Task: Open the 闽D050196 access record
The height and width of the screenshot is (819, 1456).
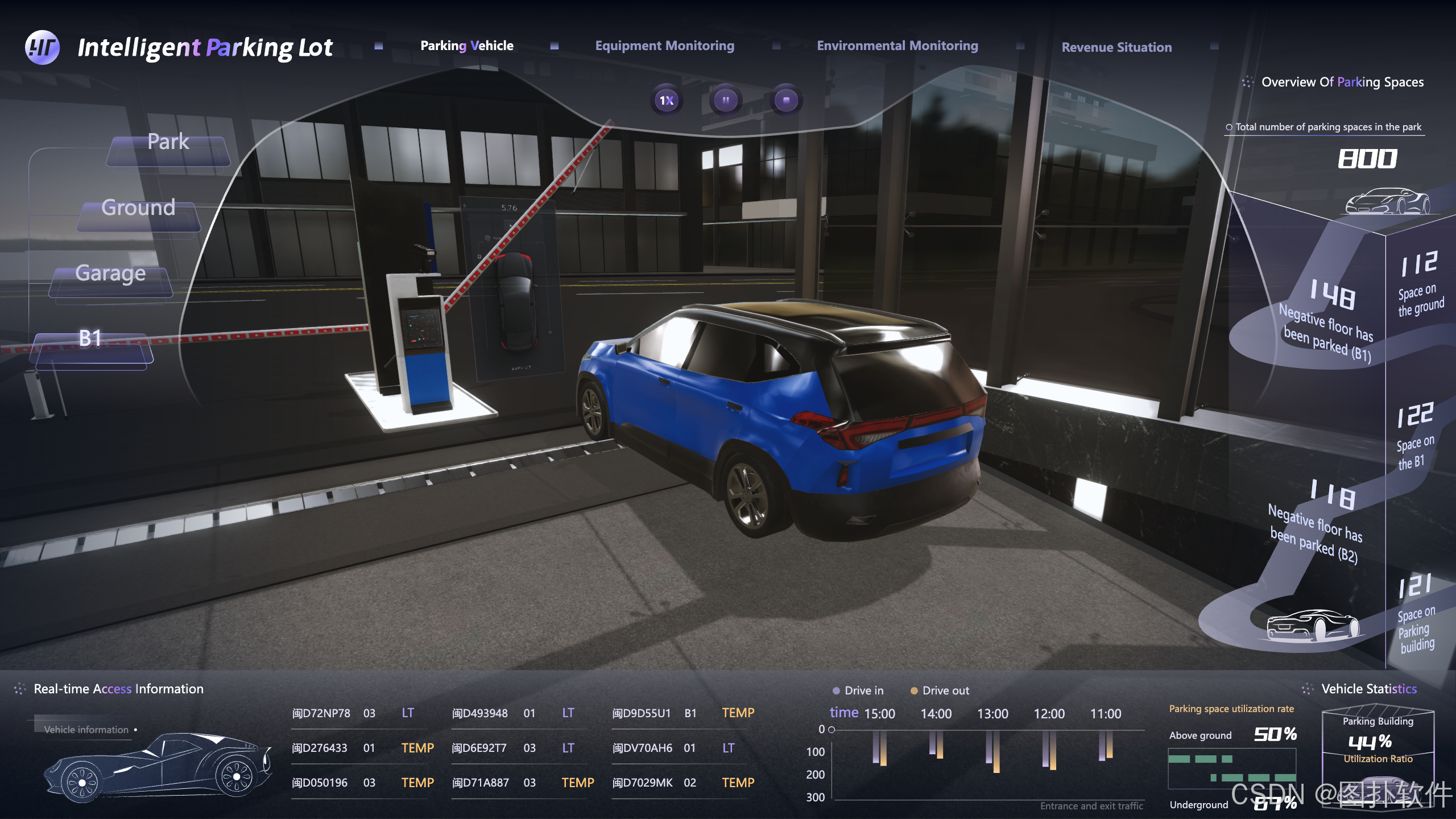Action: point(320,783)
